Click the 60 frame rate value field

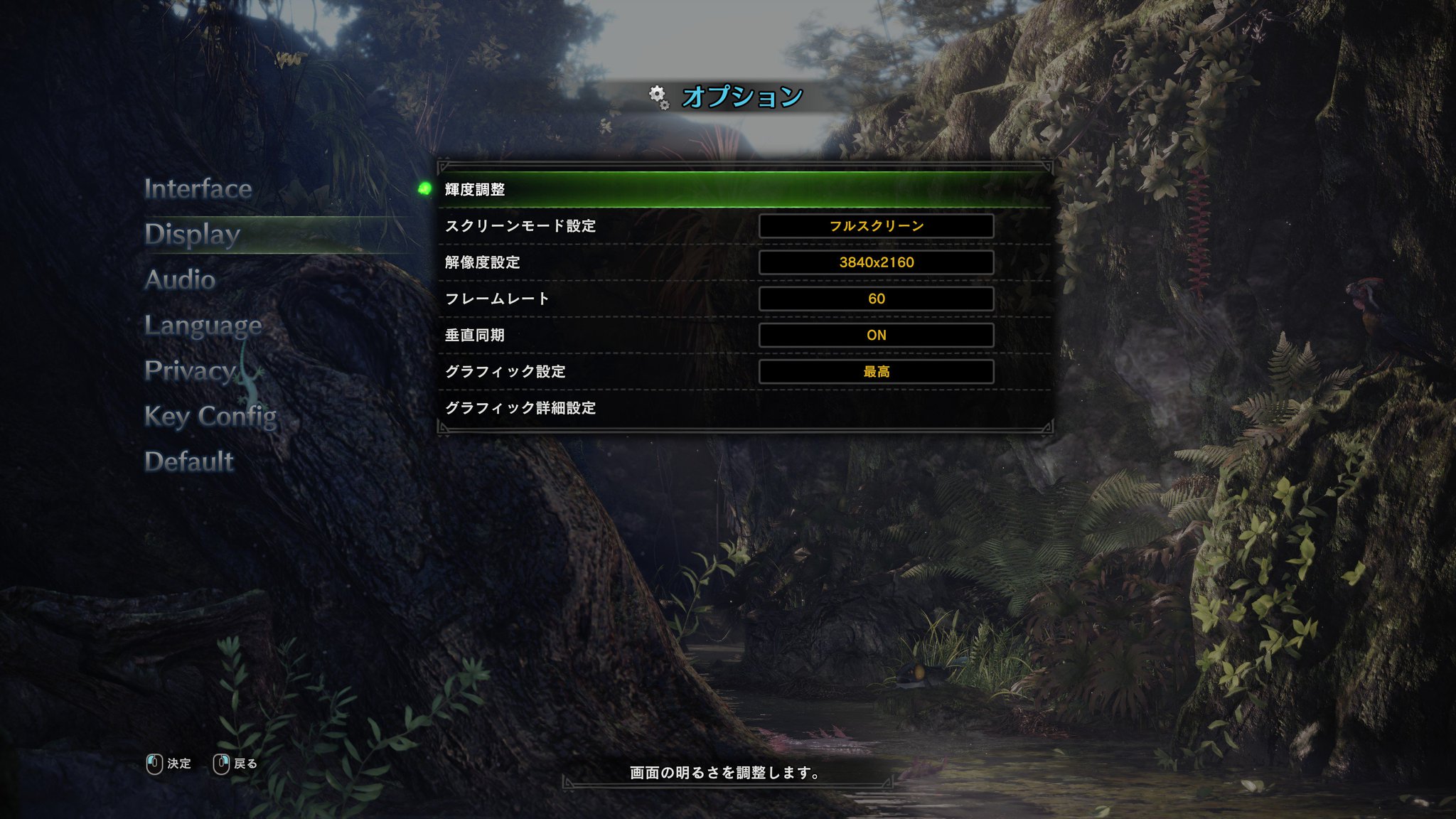coord(877,299)
